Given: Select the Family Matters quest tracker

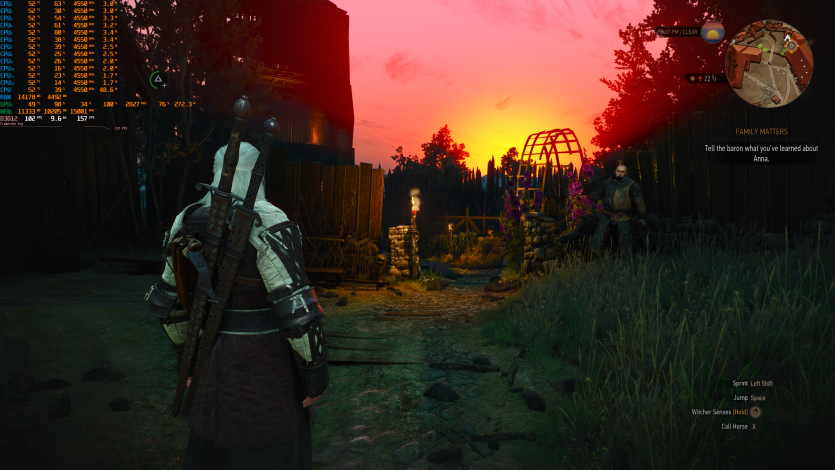Looking at the screenshot, I should pyautogui.click(x=760, y=132).
